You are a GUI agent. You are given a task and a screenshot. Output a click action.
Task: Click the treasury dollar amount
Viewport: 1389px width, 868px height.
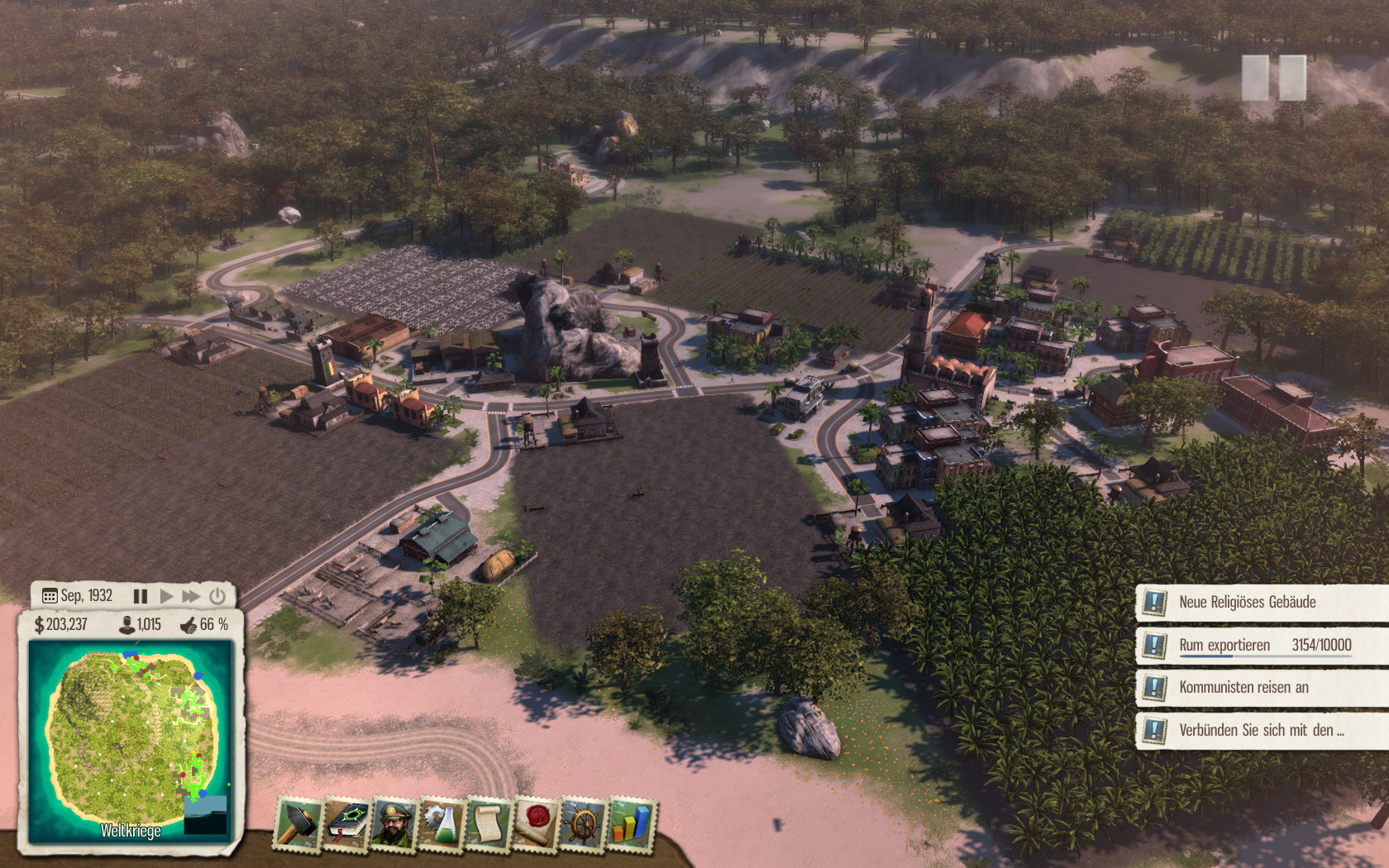coord(61,625)
